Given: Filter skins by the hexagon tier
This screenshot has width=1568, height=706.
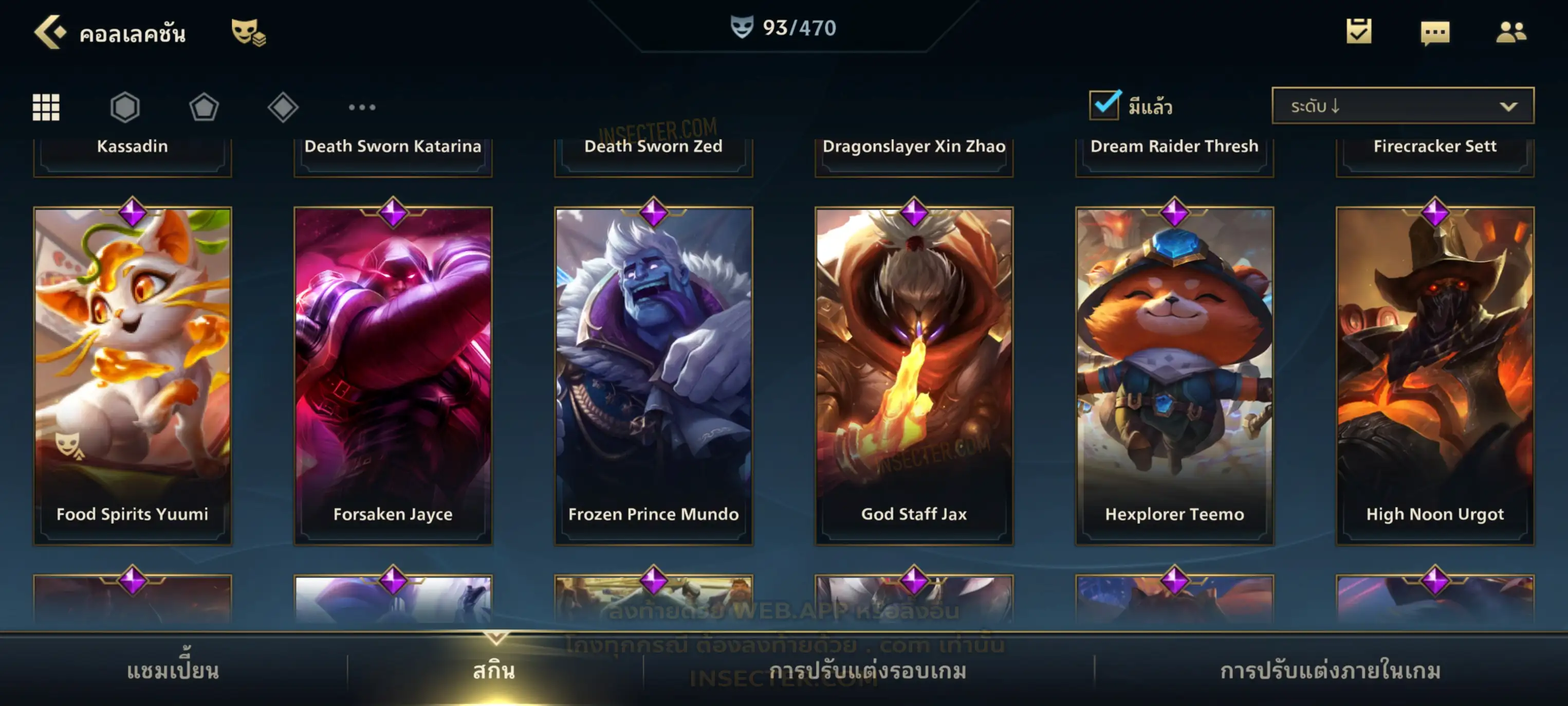Looking at the screenshot, I should point(125,107).
